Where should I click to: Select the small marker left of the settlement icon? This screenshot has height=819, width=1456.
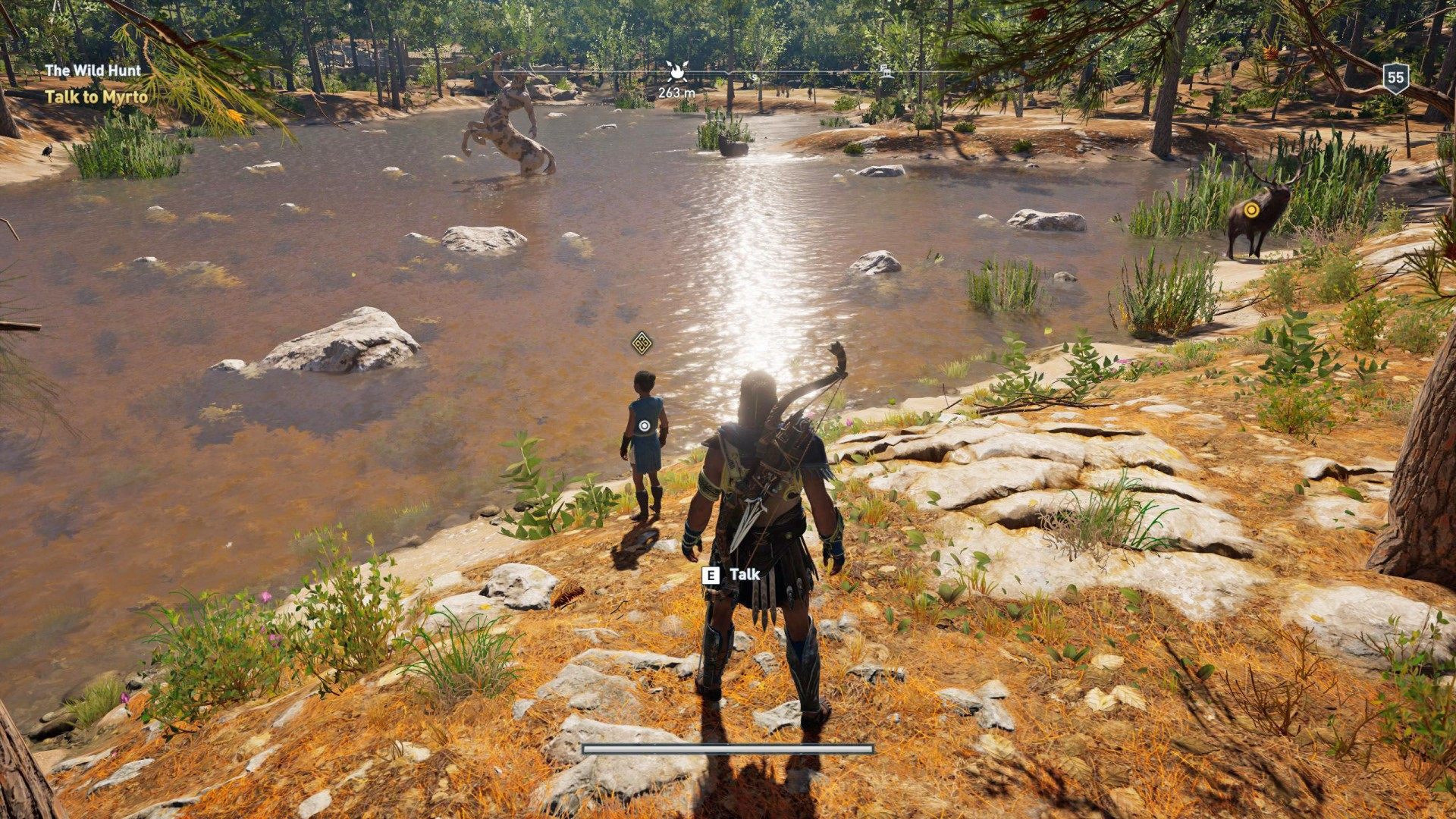[x=754, y=77]
